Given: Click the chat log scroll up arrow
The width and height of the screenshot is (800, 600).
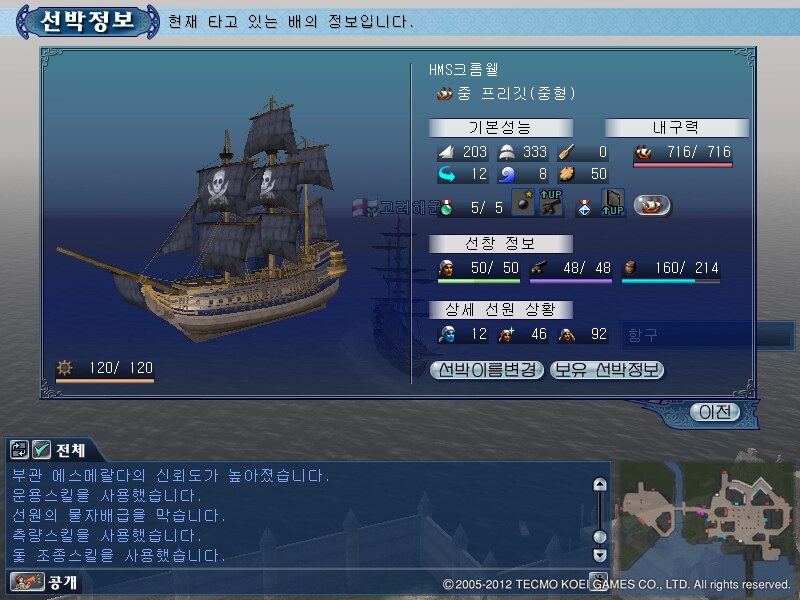Looking at the screenshot, I should click(600, 485).
